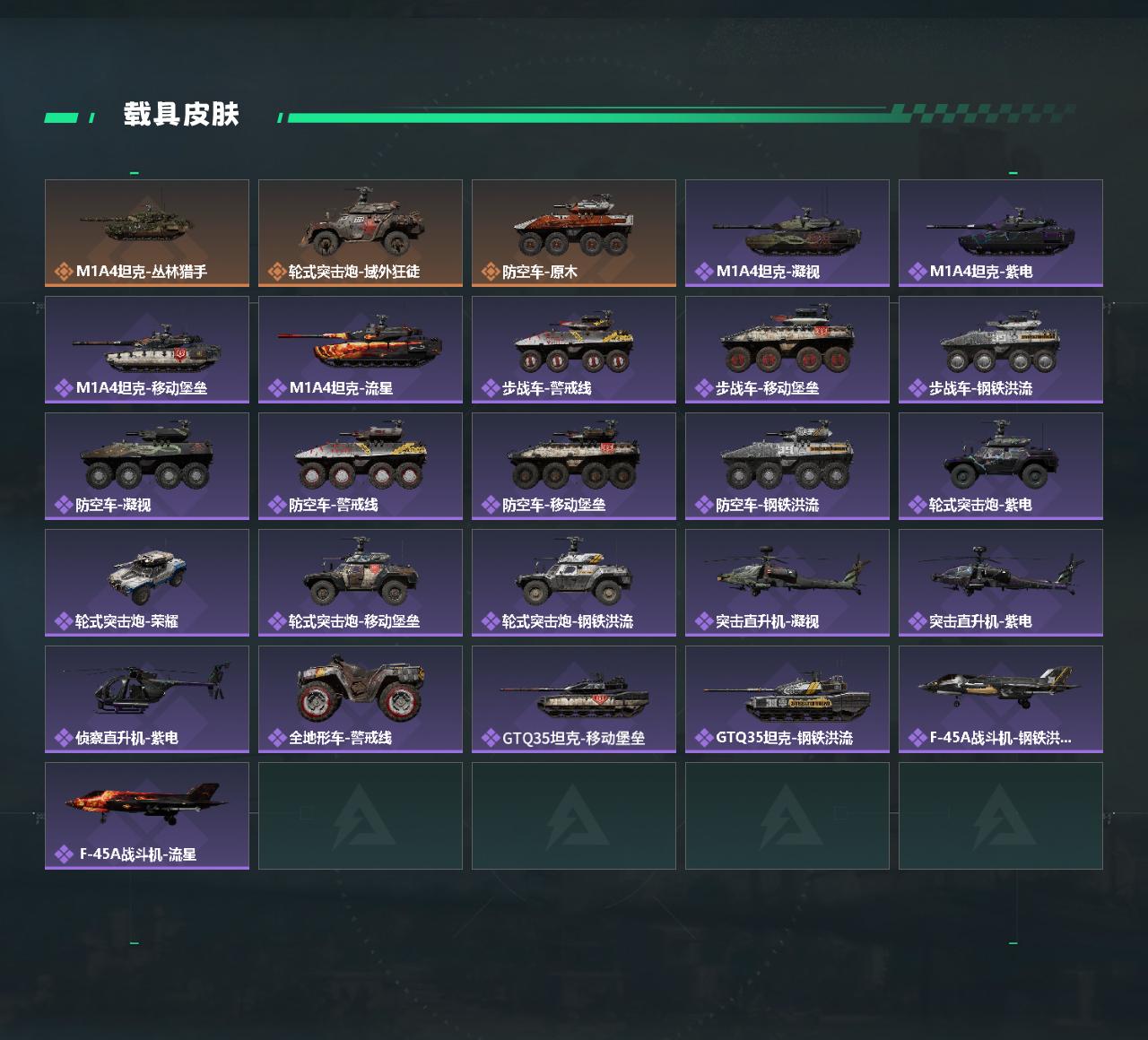Open the 防空车-原木 skin card
Image resolution: width=1148 pixels, height=1040 pixels.
tap(574, 233)
